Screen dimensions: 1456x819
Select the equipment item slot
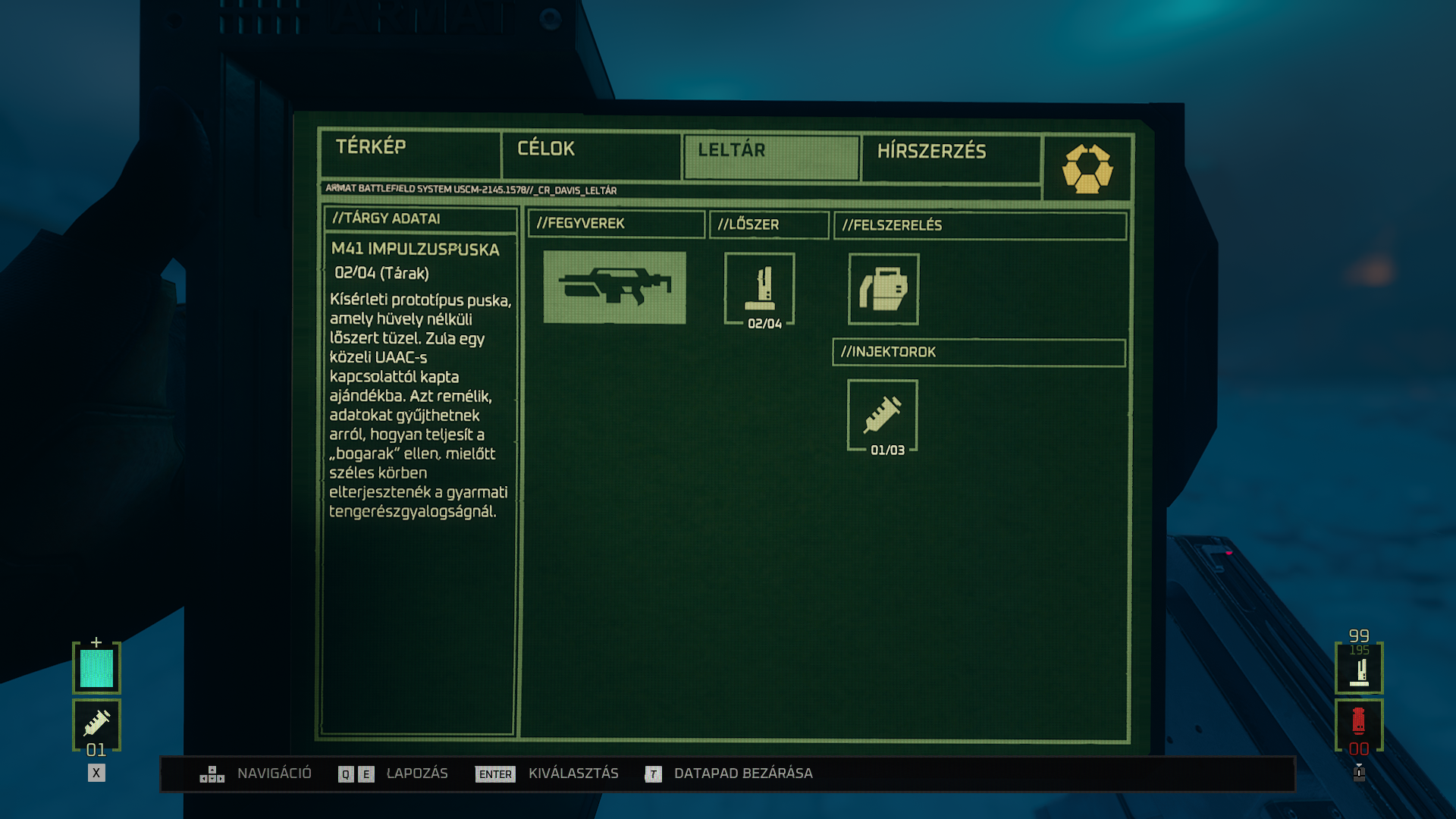883,289
